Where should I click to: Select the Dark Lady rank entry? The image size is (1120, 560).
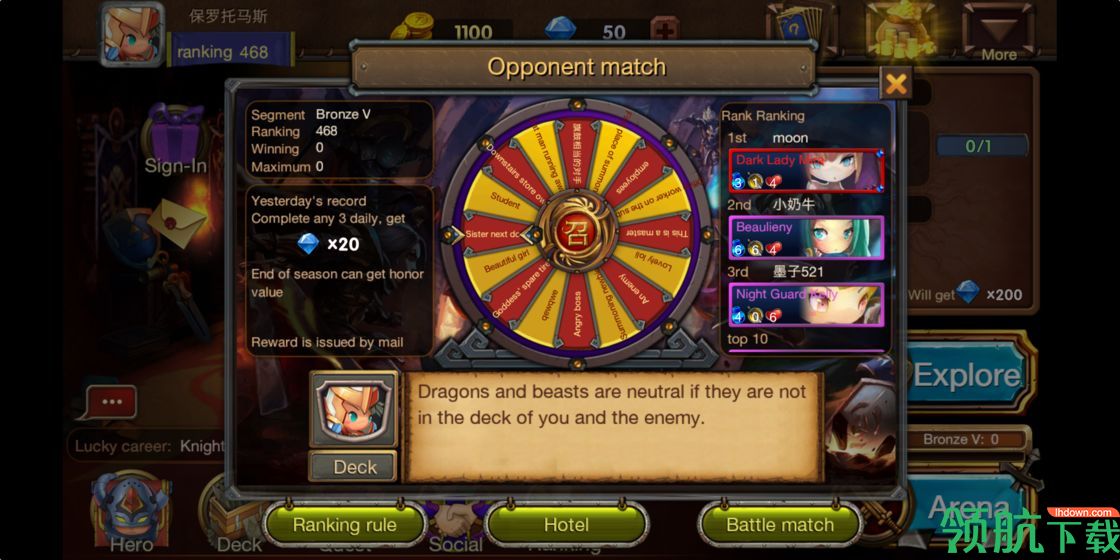pyautogui.click(x=806, y=170)
